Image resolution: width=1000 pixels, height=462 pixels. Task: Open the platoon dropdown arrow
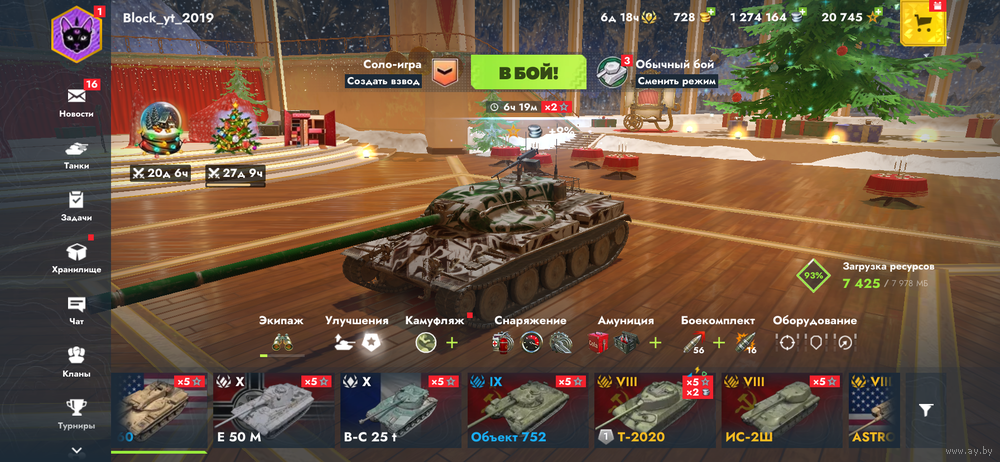[x=447, y=72]
